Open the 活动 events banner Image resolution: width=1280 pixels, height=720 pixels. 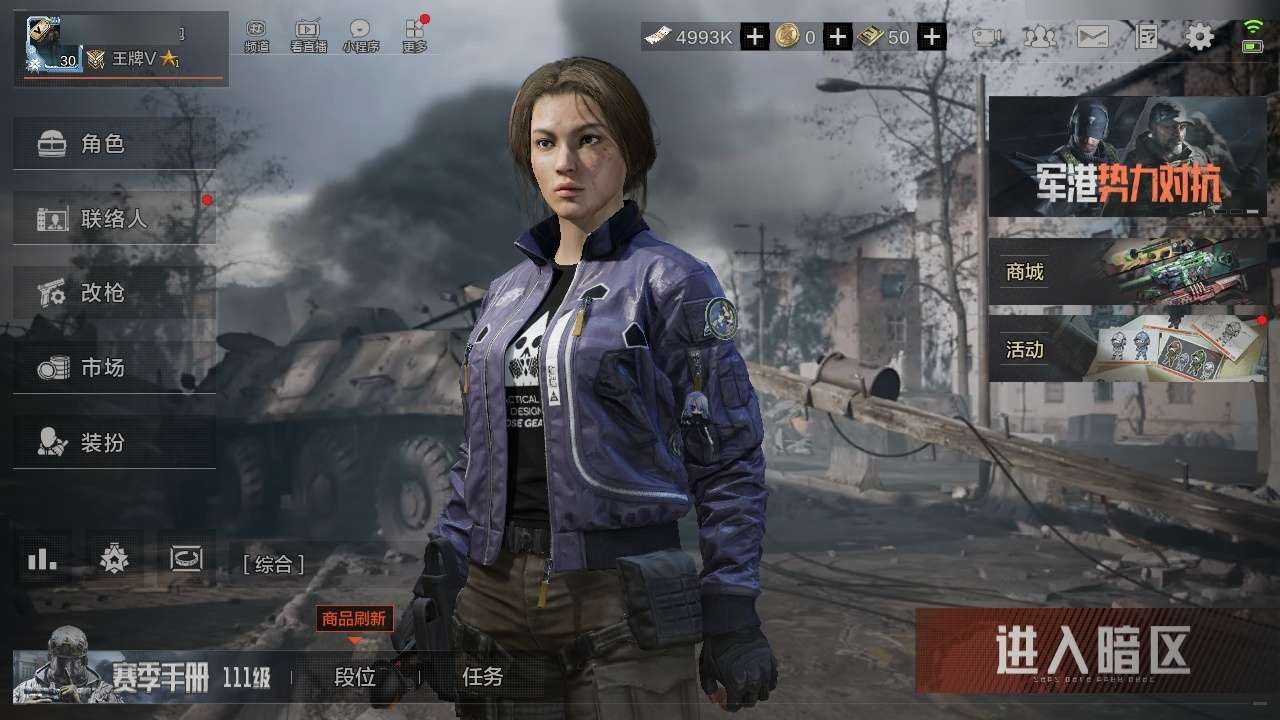[1127, 349]
